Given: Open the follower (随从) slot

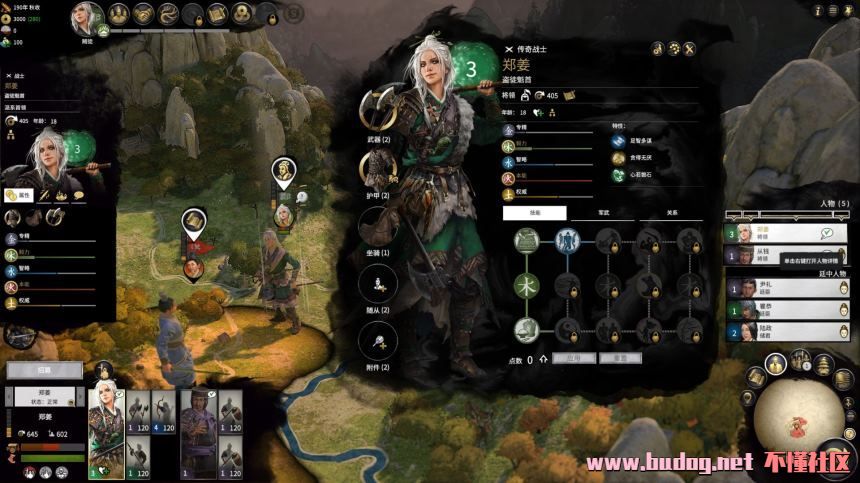Looking at the screenshot, I should coord(378,284).
